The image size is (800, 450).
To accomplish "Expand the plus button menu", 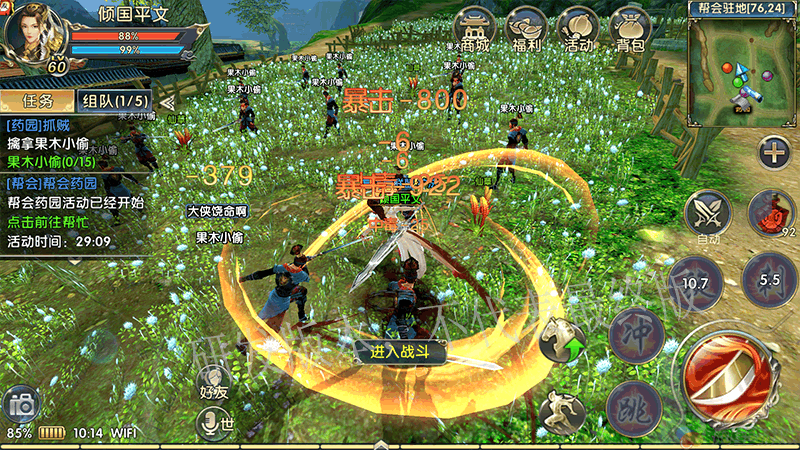I will tap(773, 153).
